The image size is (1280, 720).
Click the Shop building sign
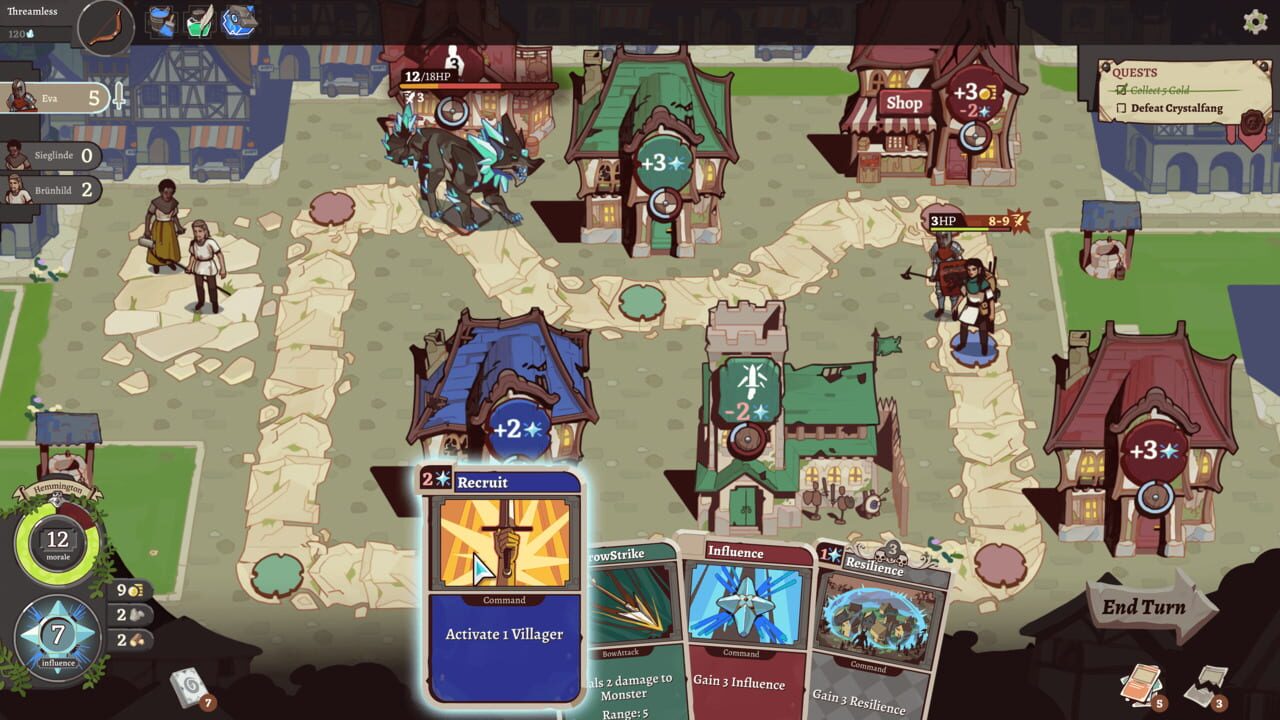[x=904, y=102]
